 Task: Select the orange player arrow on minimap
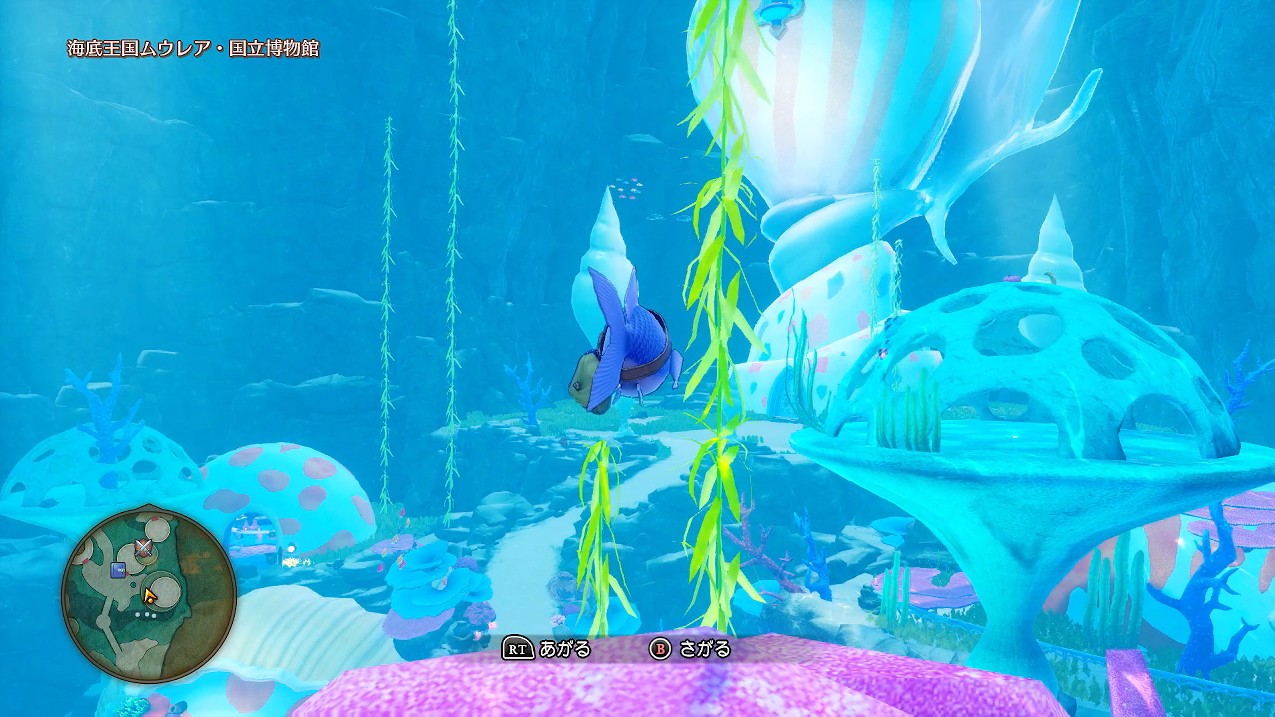point(149,596)
